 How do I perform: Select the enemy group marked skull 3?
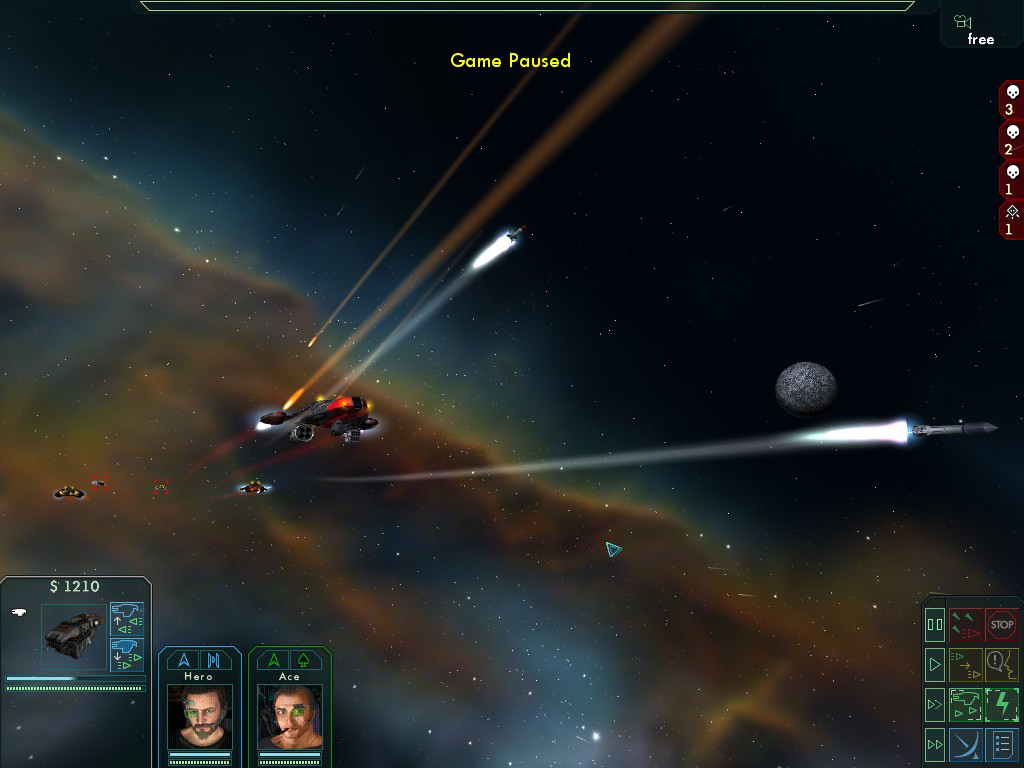[x=1010, y=101]
